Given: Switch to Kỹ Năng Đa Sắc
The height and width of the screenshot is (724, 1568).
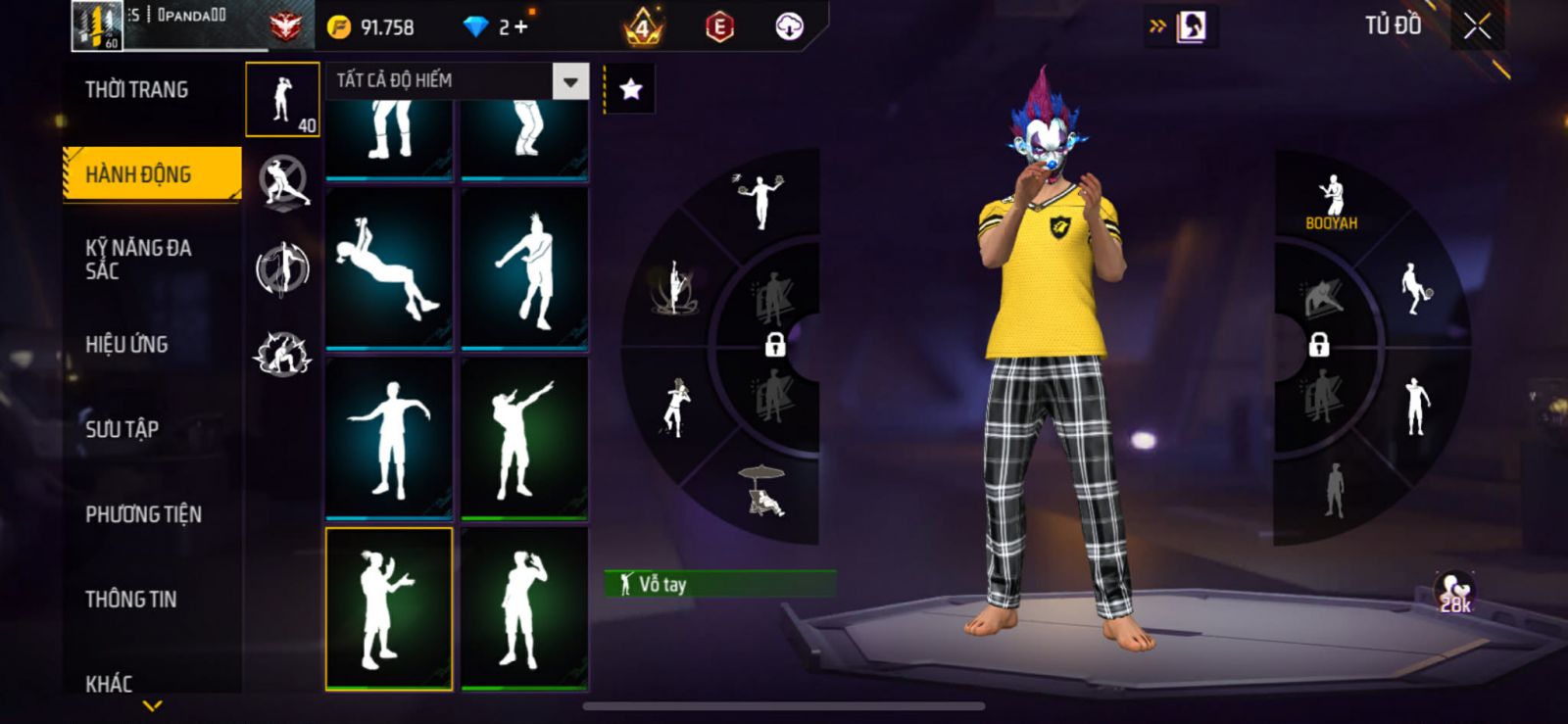Looking at the screenshot, I should 138,259.
